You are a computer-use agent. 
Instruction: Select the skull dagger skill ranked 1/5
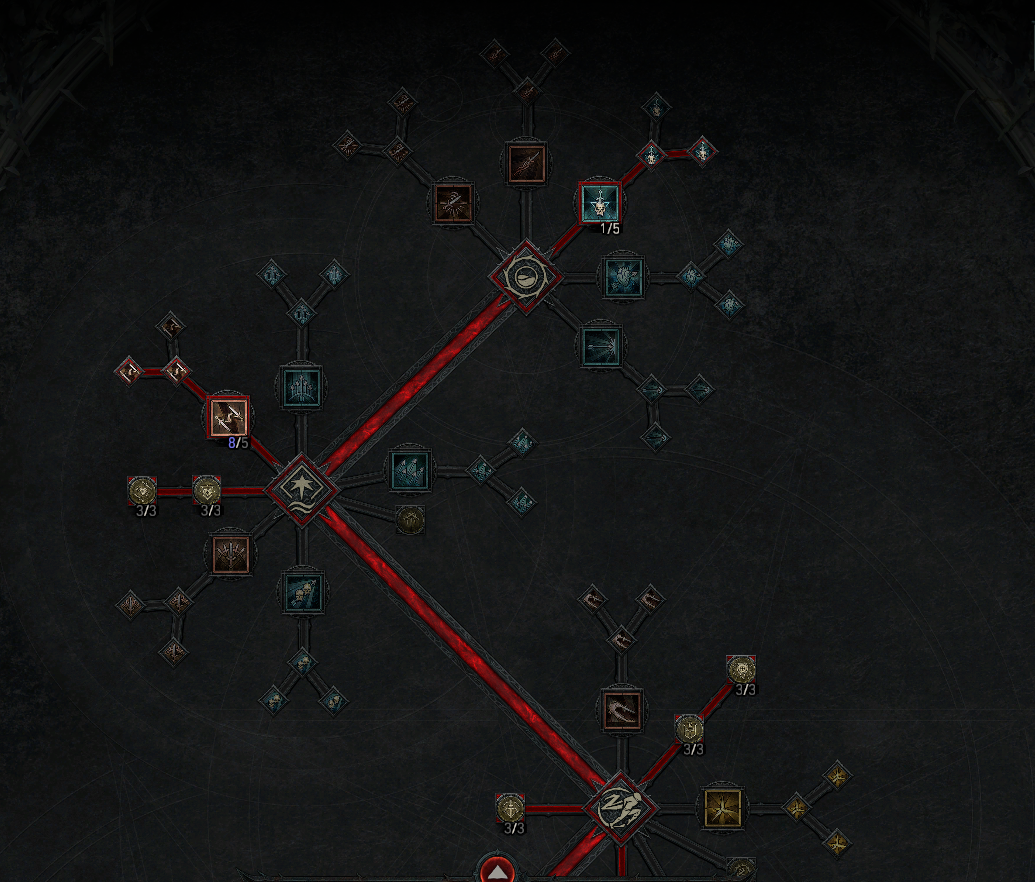600,204
